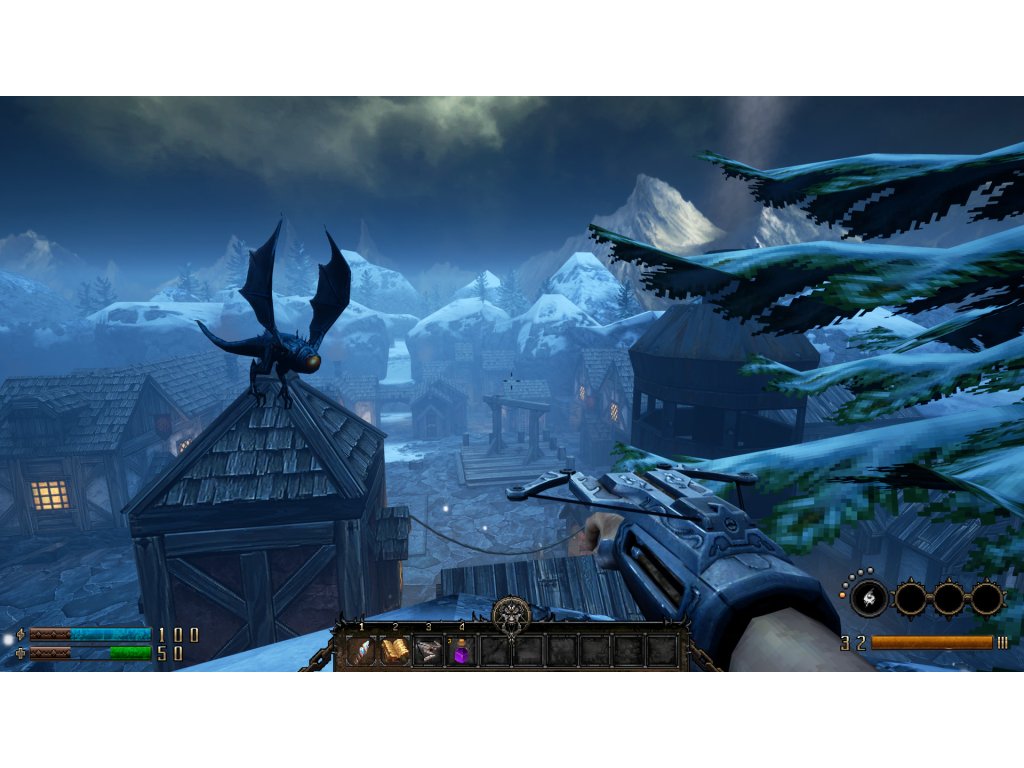Select the crystal wand in slot 1
This screenshot has width=1024, height=768.
[x=362, y=651]
